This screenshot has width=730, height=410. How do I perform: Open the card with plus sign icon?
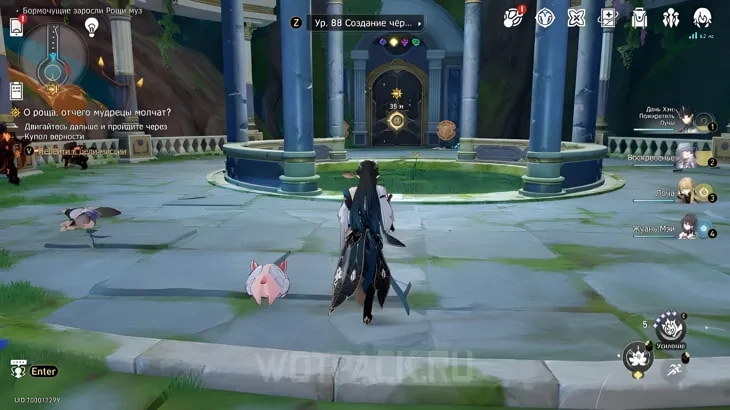(x=607, y=18)
